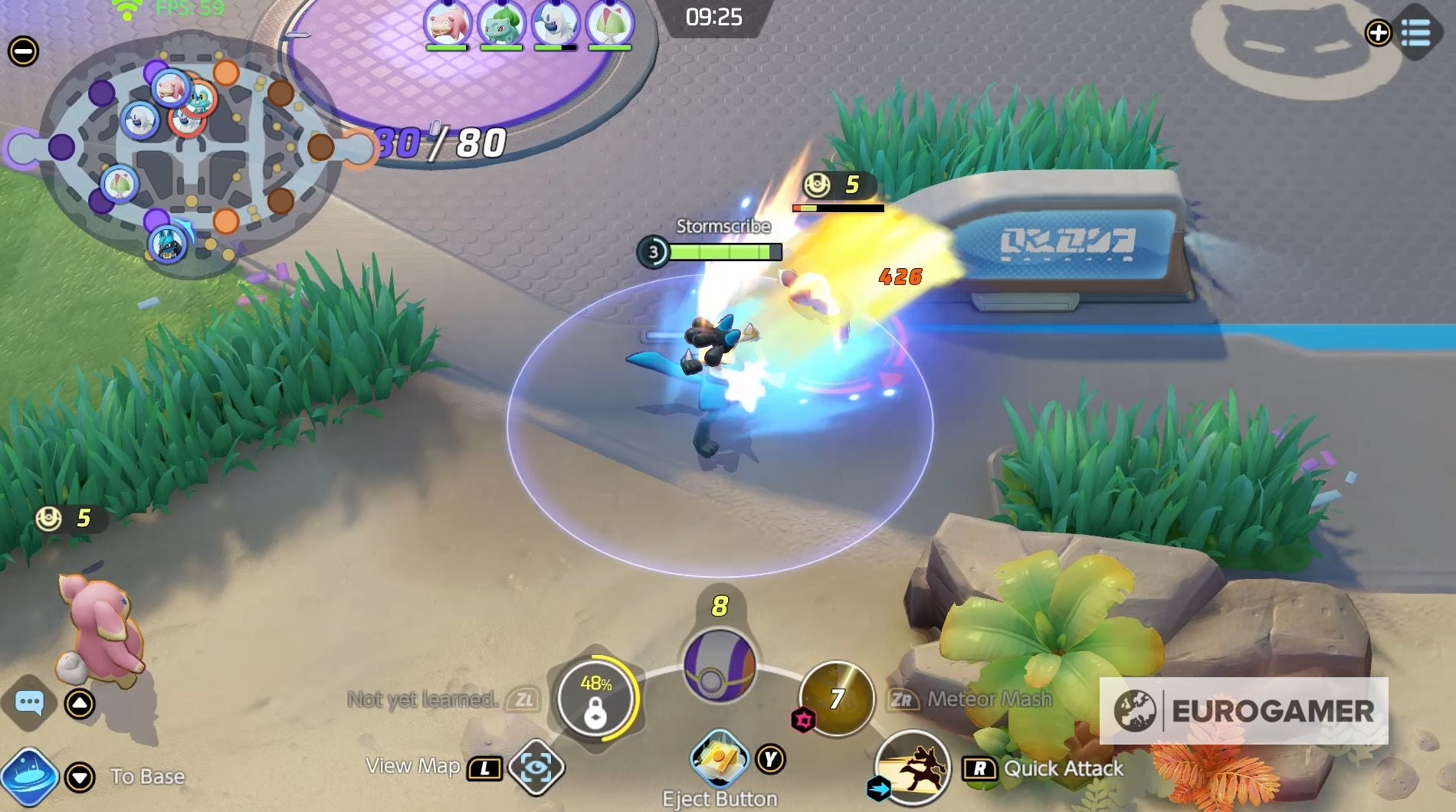Click the 80/80 goal zone gauge

(438, 140)
